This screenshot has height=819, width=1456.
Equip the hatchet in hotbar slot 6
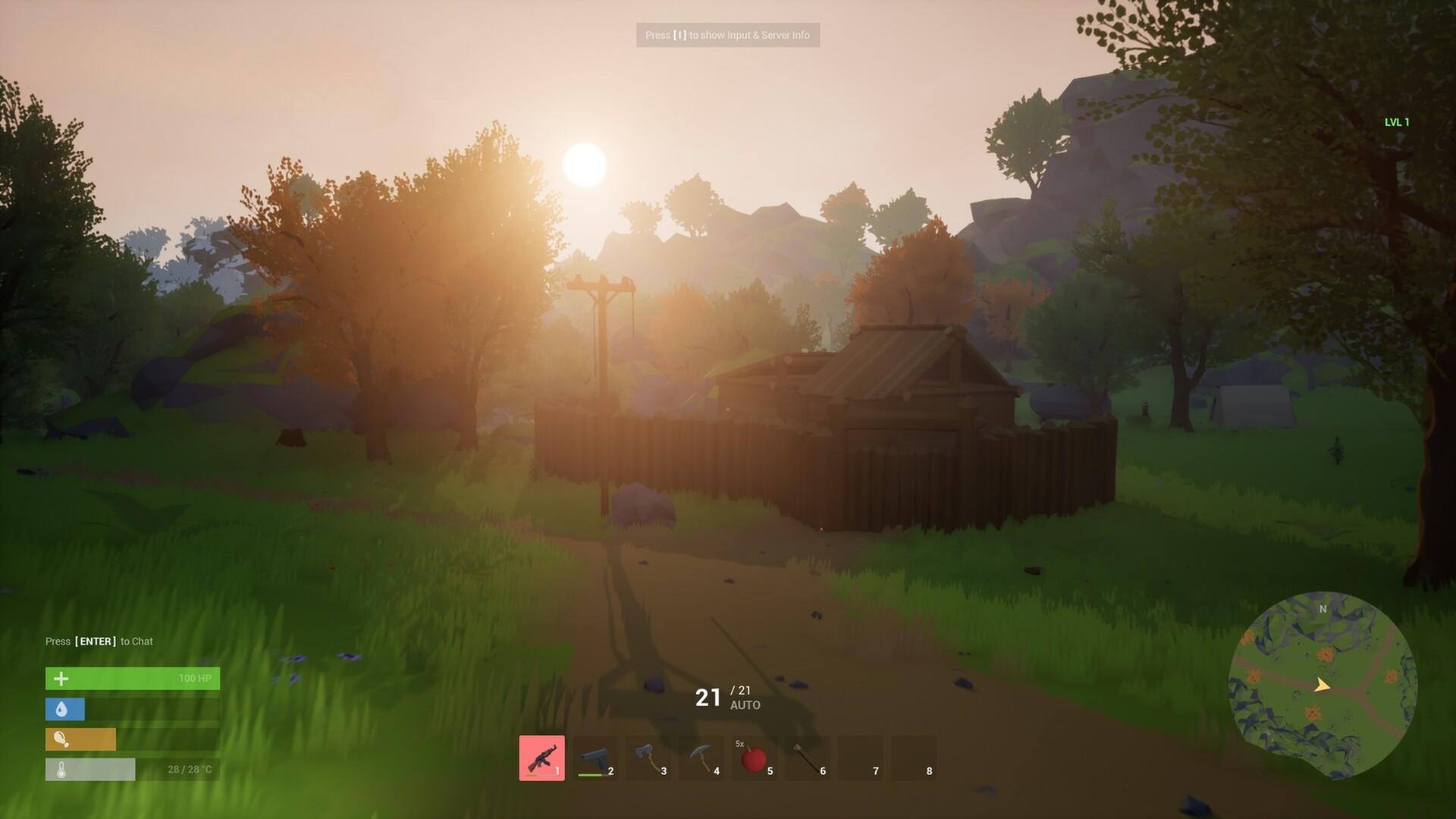click(x=808, y=758)
